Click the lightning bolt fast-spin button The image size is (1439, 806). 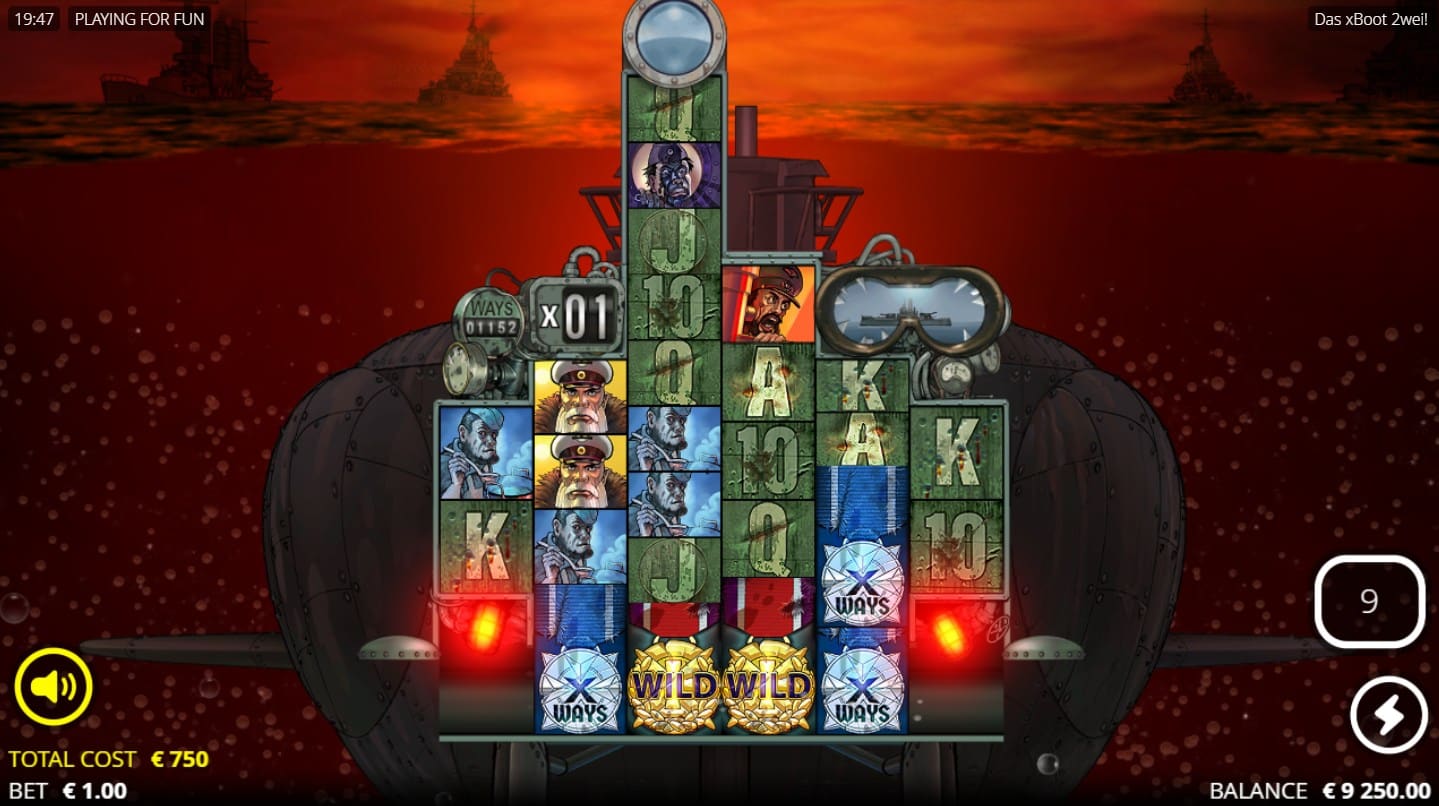click(1389, 715)
